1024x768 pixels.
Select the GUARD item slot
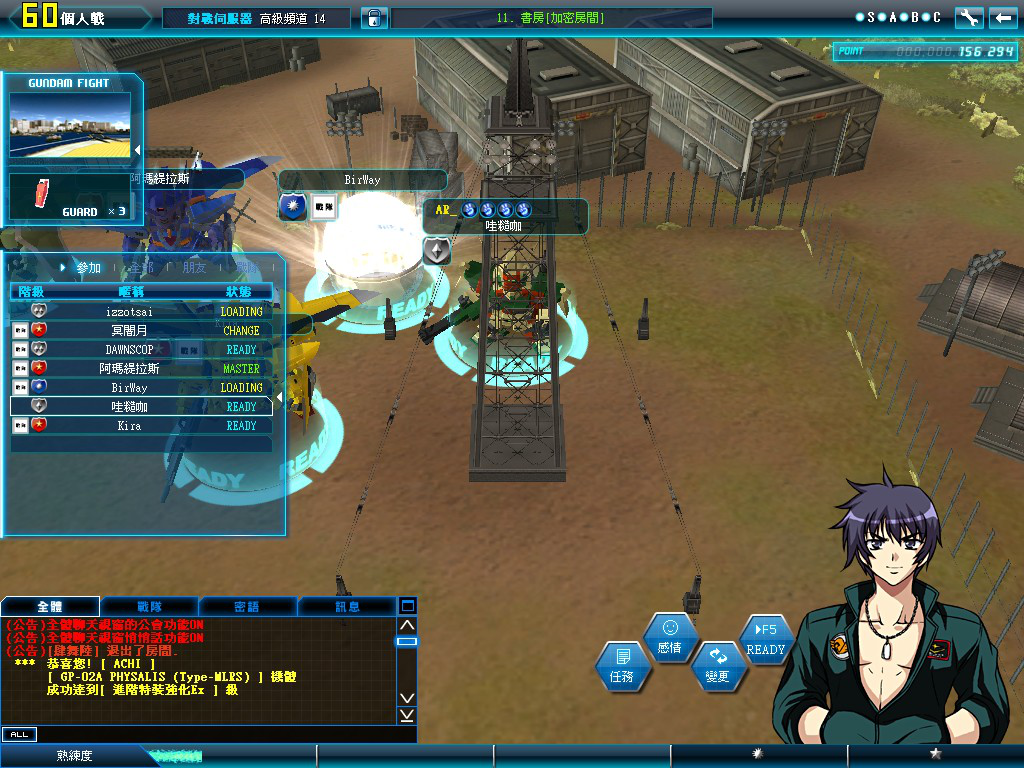click(70, 196)
